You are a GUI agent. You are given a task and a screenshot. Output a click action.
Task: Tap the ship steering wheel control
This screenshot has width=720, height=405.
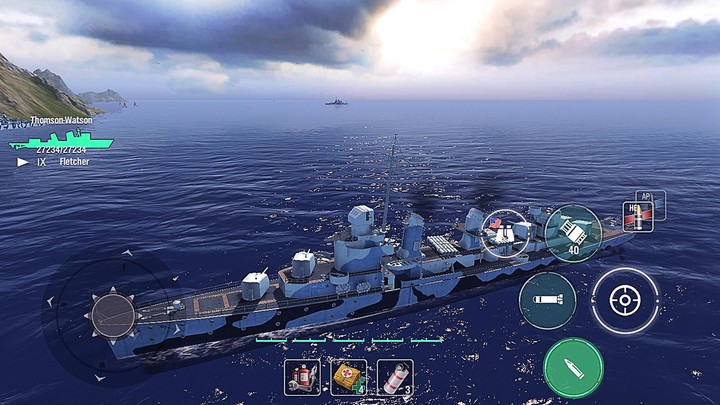112,316
